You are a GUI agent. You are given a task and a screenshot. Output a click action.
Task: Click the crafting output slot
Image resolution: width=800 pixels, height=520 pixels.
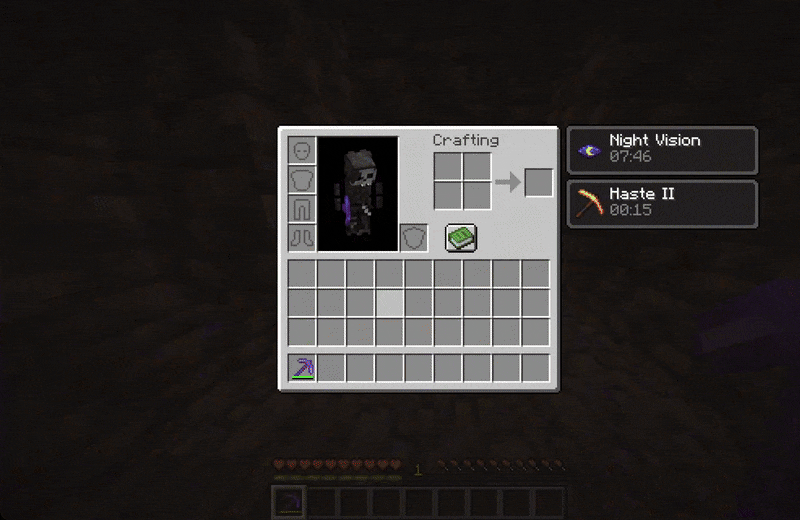click(539, 182)
